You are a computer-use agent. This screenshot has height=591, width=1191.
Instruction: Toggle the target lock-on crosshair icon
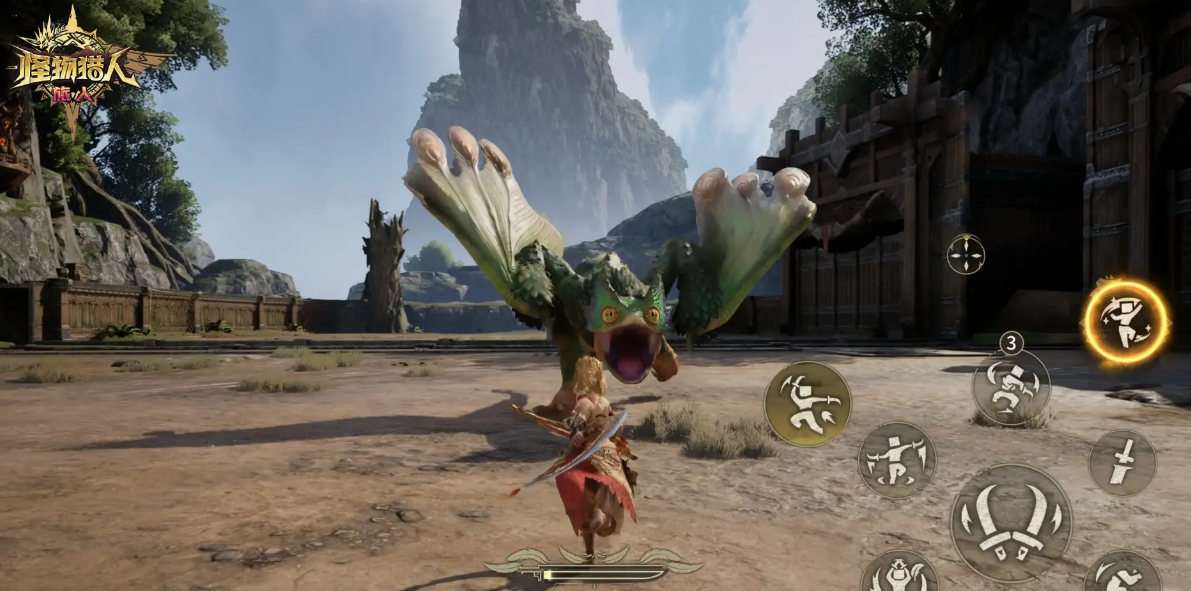point(966,254)
